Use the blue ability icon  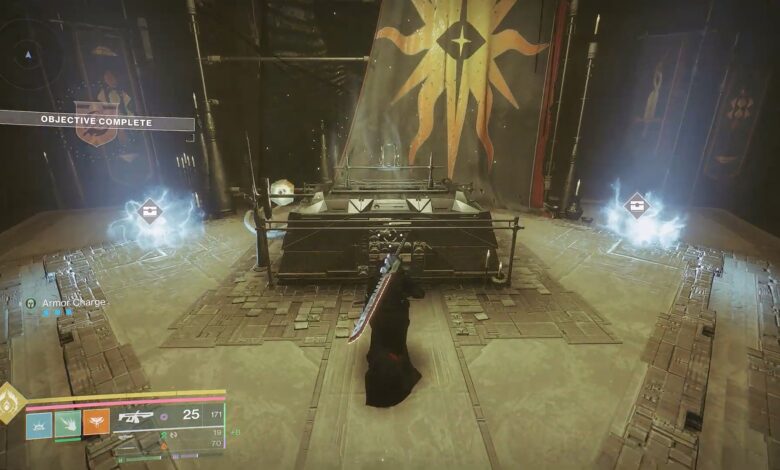[x=38, y=423]
